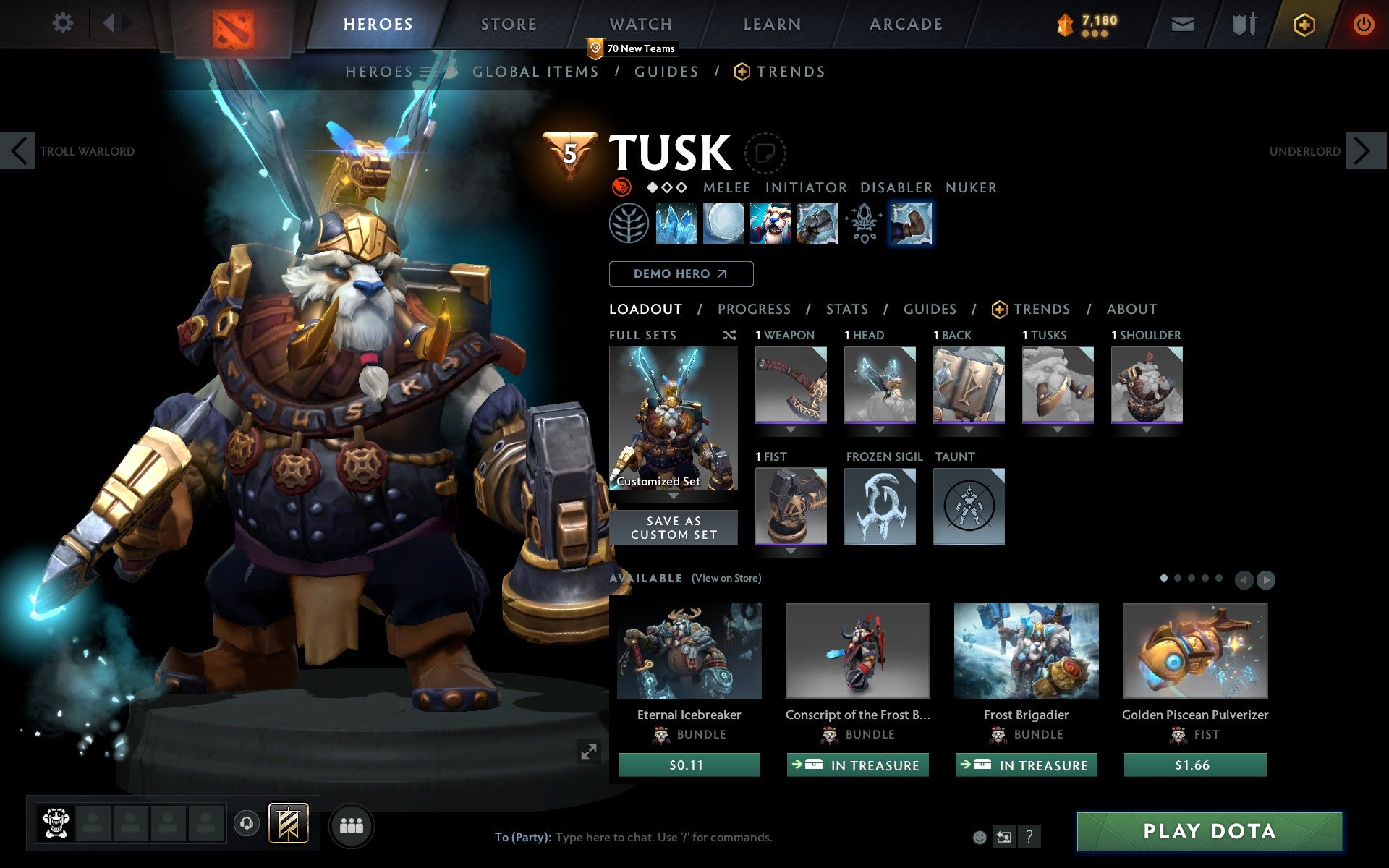Click the armory swords icon near top right

(1242, 23)
